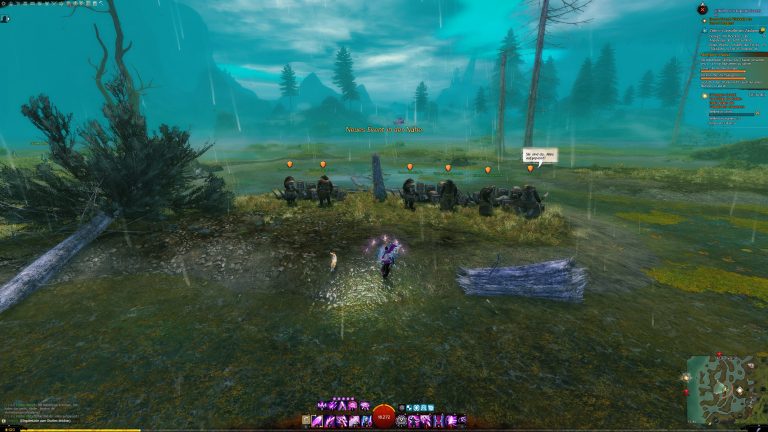This screenshot has width=768, height=432.
Task: Click the weapon swap icon left of the skills
Action: [x=306, y=421]
